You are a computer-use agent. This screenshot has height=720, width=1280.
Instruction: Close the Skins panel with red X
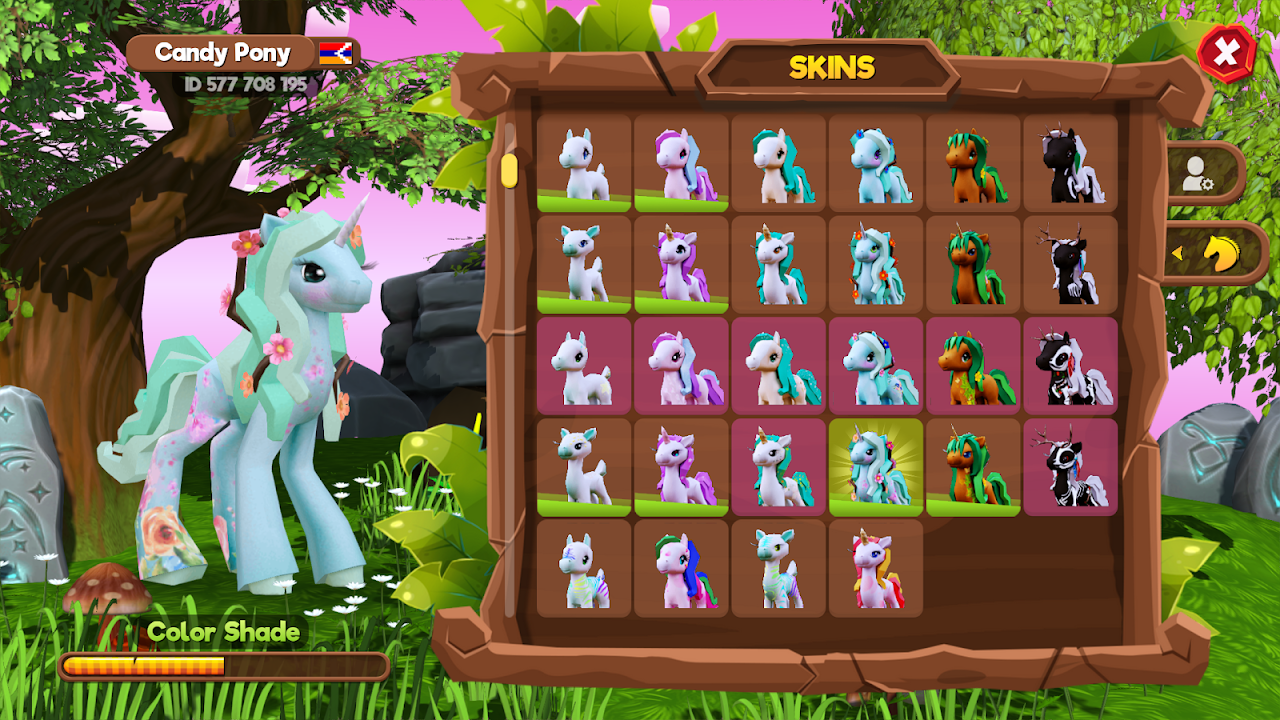tap(1227, 53)
